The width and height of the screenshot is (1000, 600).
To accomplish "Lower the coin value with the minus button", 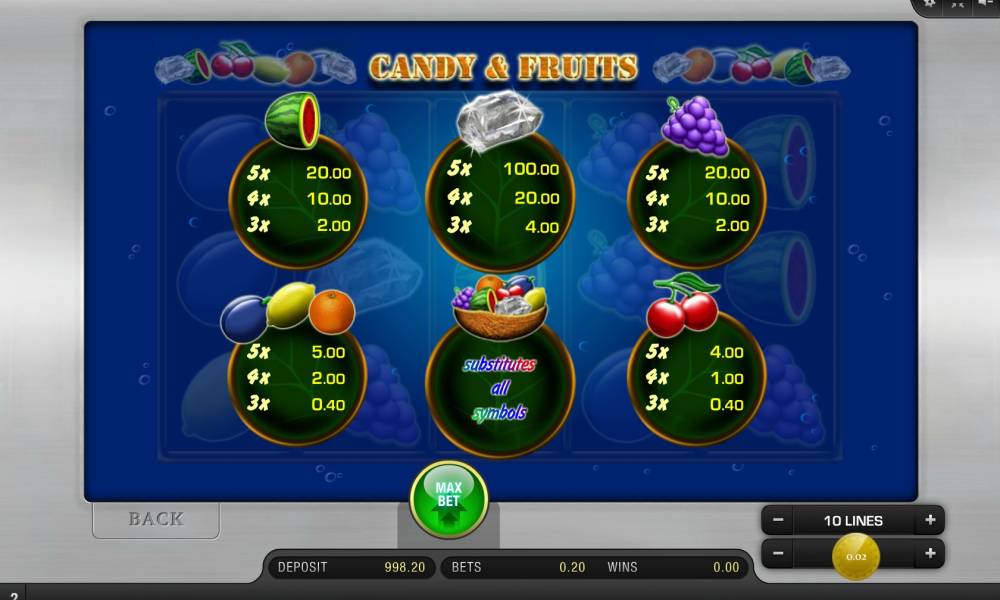I will tap(778, 553).
